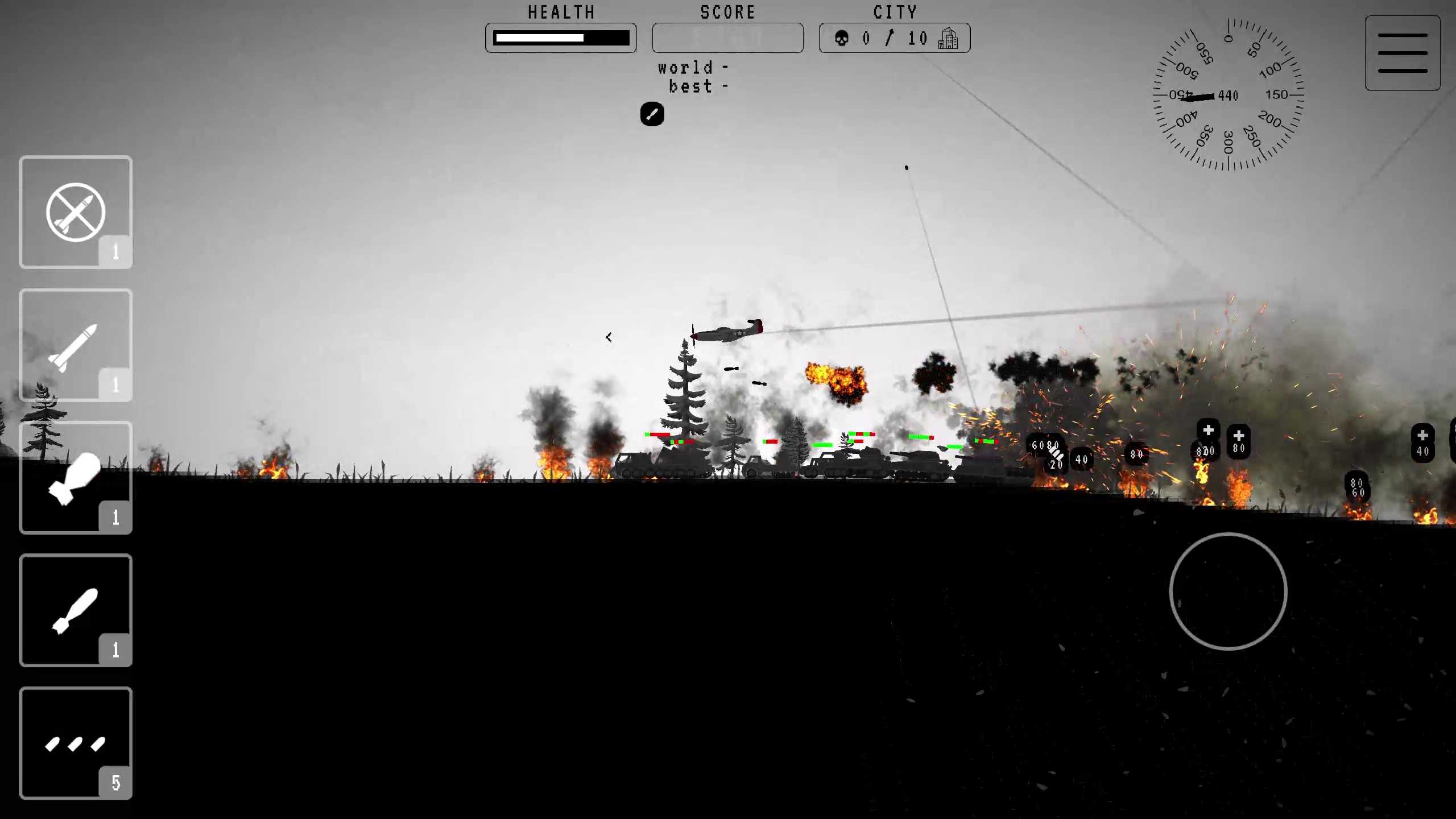Click the falling bomb indicator above the battlefield

tap(652, 114)
